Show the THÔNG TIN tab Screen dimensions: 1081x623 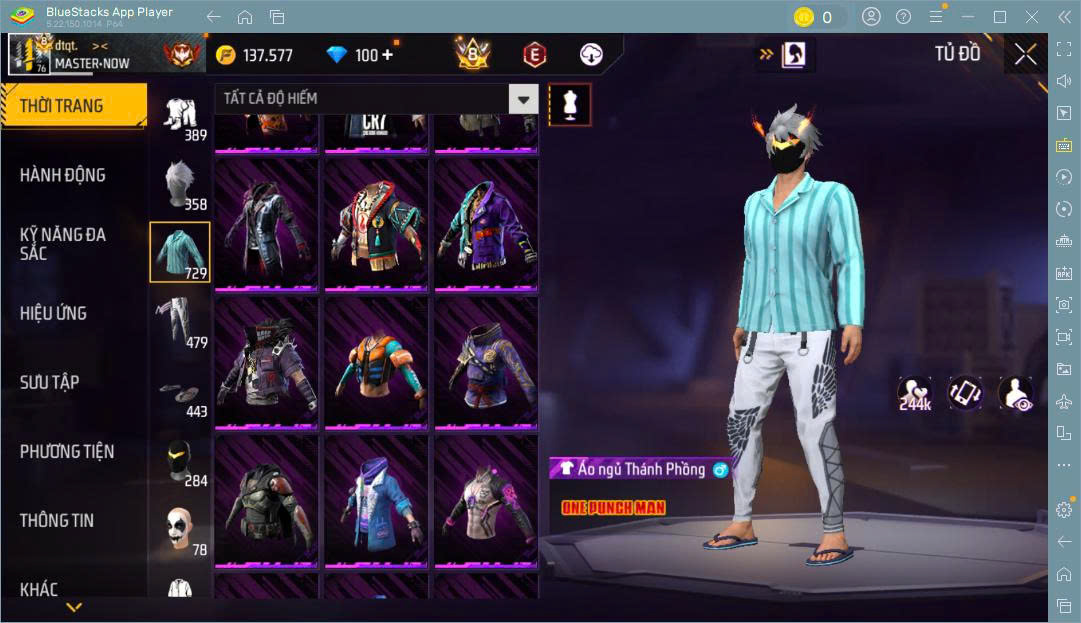[57, 520]
